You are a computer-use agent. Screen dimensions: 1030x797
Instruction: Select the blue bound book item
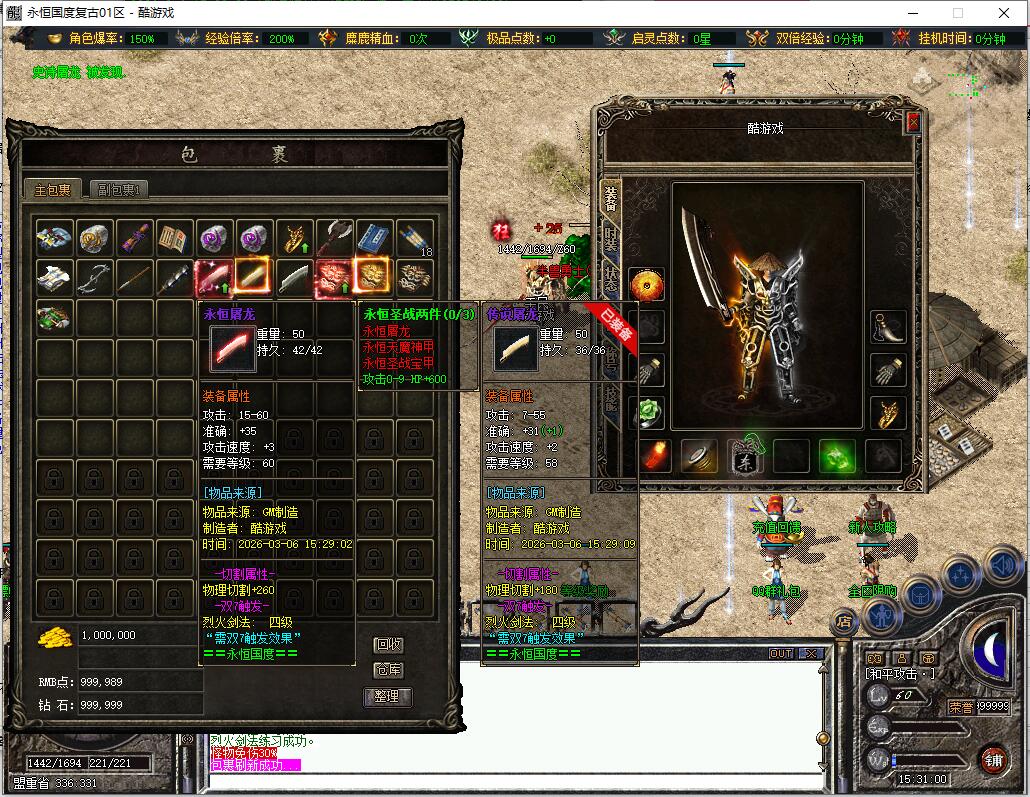(x=375, y=238)
